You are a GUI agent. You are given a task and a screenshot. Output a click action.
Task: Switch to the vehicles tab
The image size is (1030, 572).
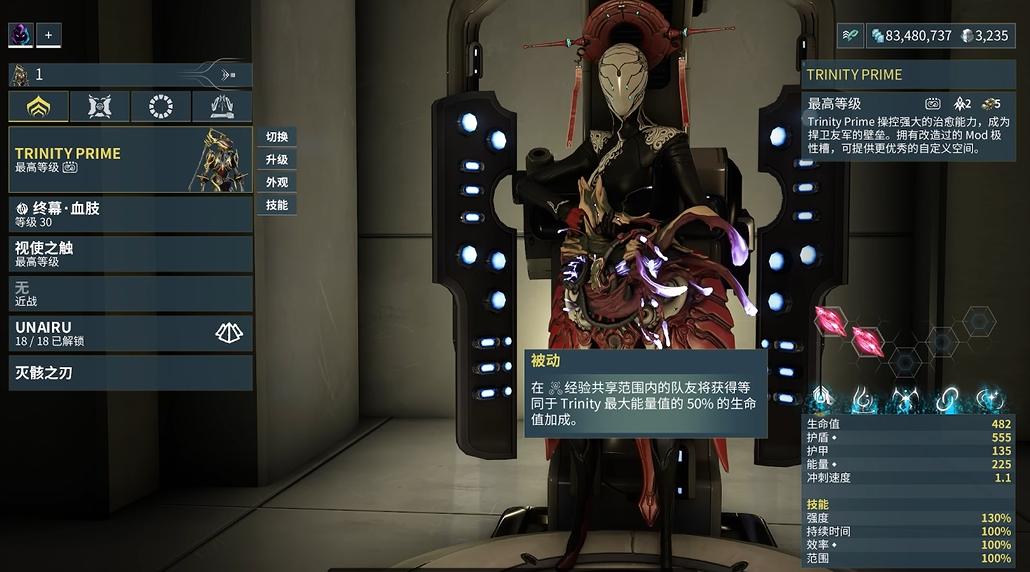222,106
